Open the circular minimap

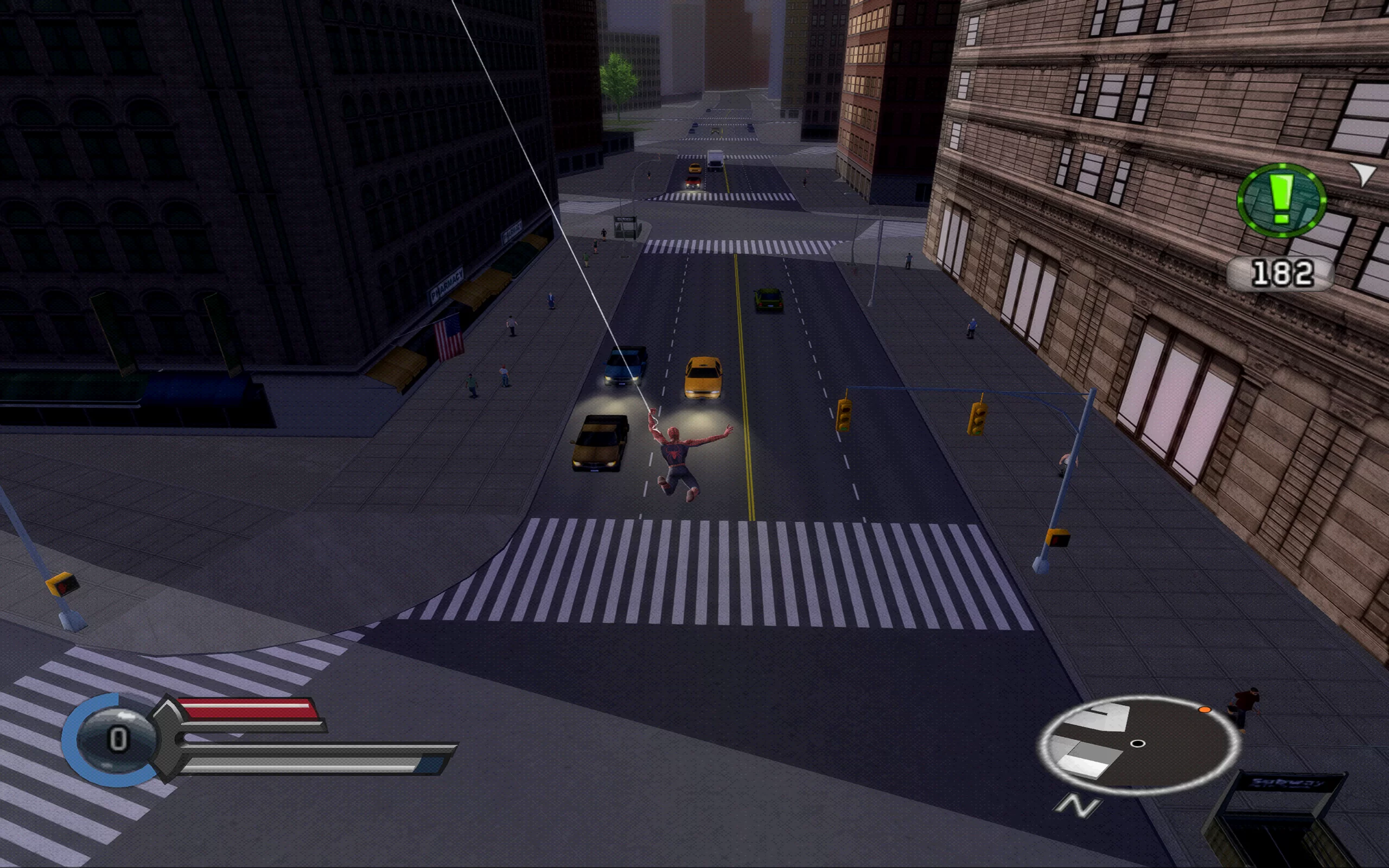coord(1138,744)
